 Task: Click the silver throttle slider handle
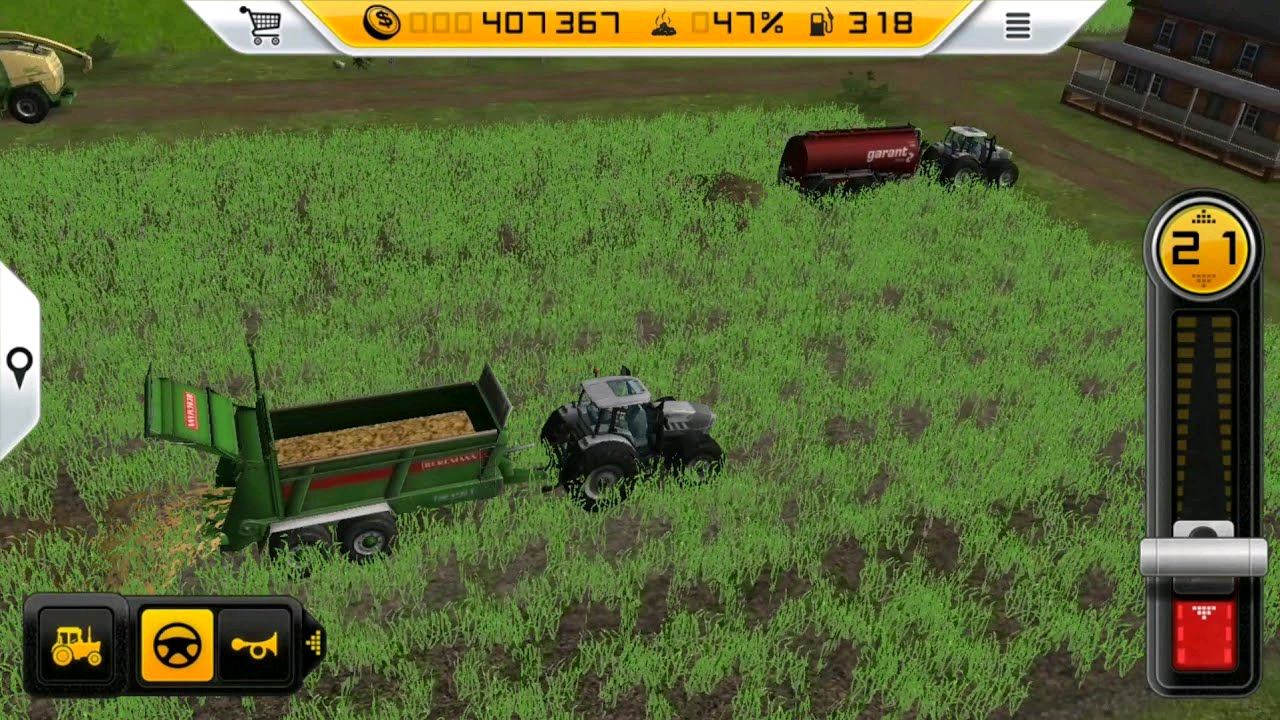click(1203, 556)
